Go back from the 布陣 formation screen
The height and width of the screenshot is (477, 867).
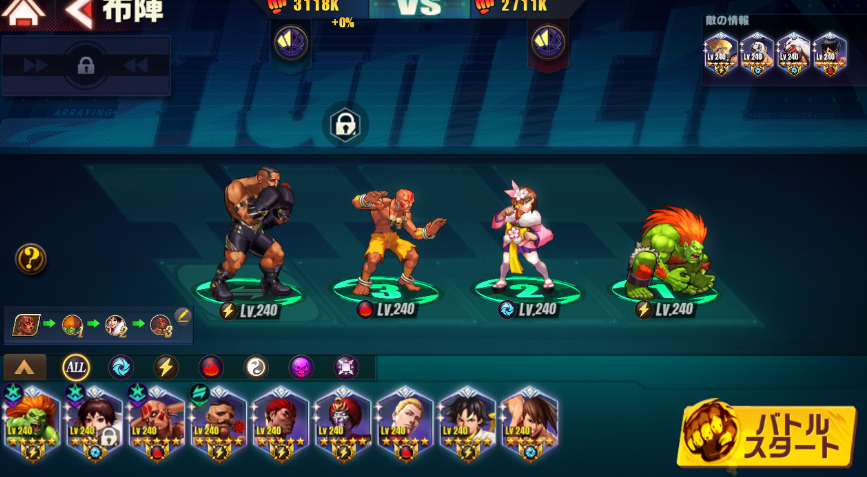click(x=82, y=12)
